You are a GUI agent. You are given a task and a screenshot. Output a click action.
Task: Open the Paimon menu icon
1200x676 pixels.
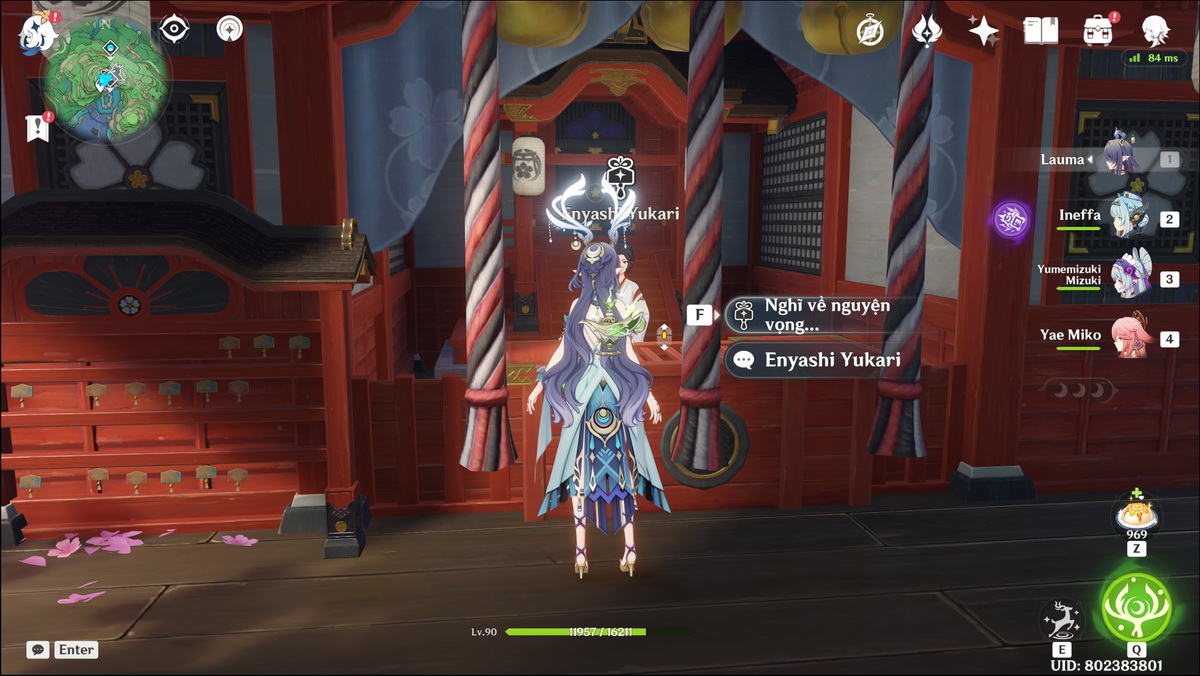(38, 32)
